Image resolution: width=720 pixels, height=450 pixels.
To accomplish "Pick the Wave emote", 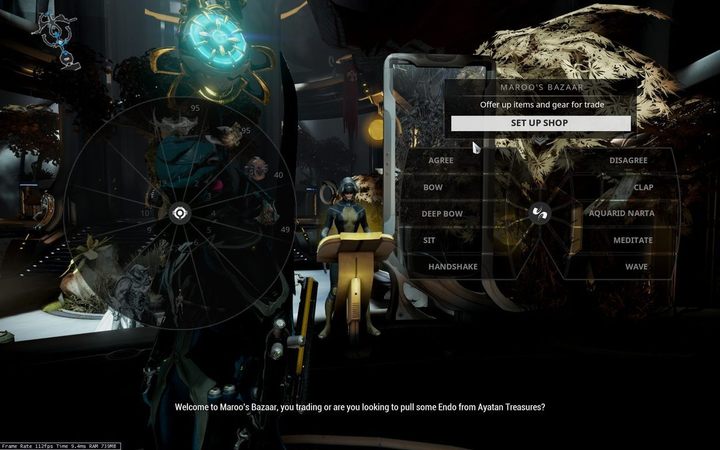I will pyautogui.click(x=637, y=267).
